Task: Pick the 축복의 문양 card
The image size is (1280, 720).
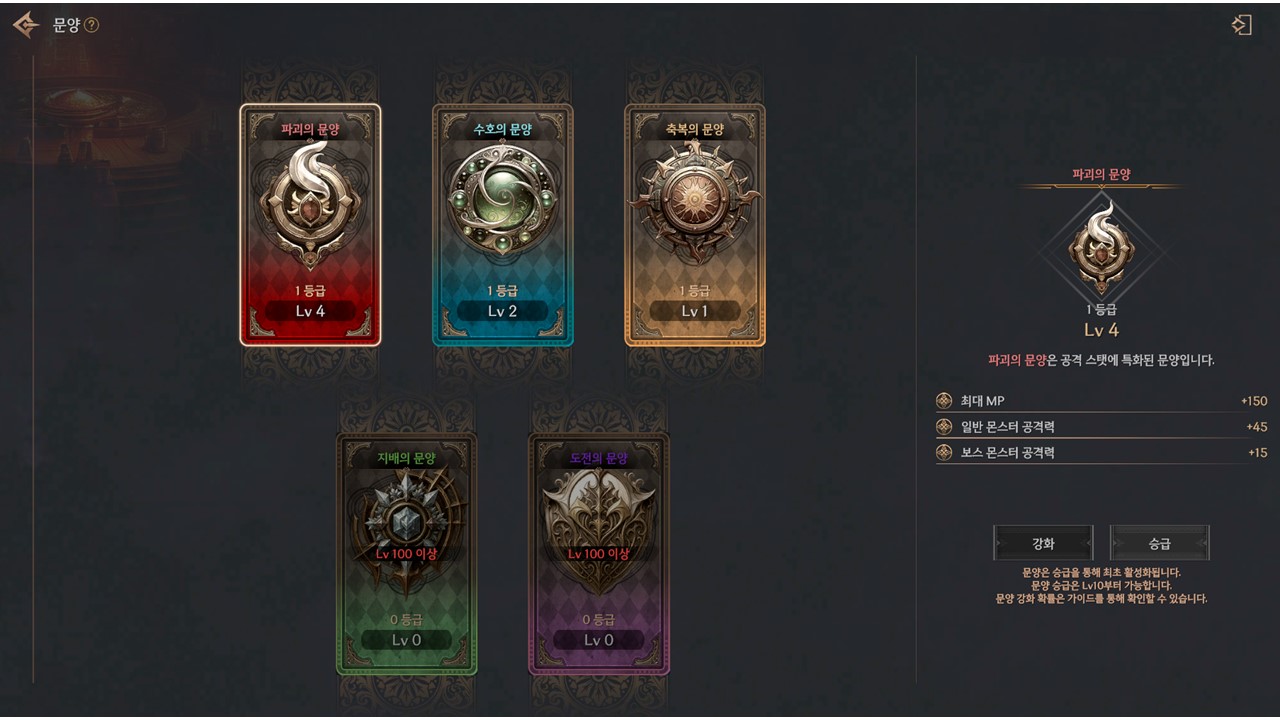Action: click(x=694, y=225)
